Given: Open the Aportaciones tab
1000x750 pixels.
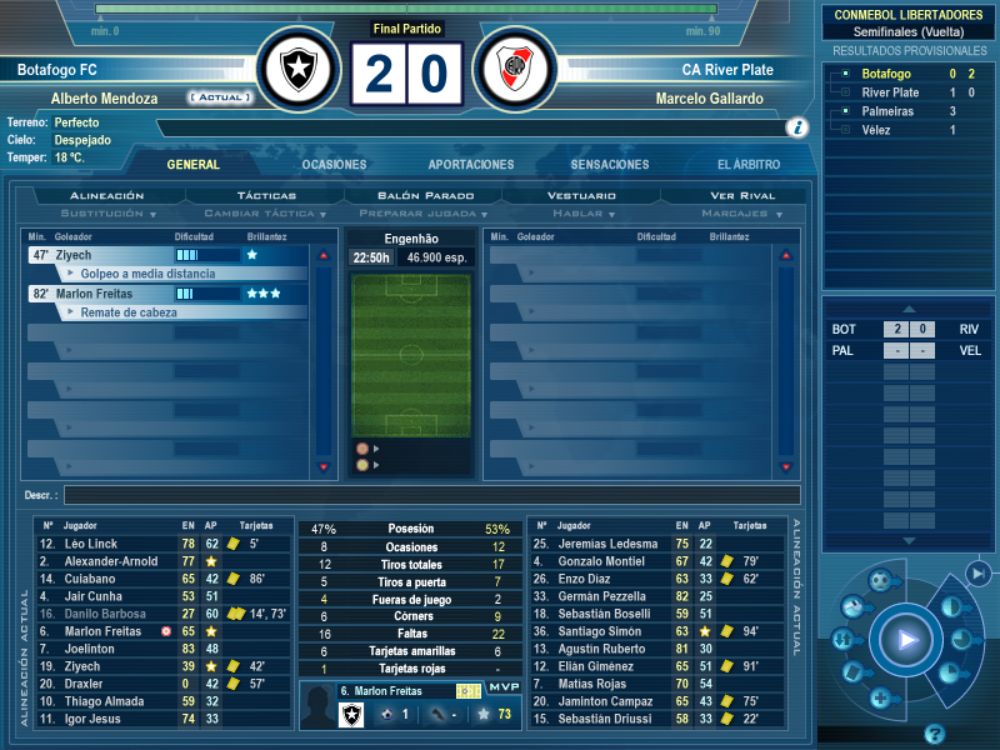Looking at the screenshot, I should point(471,165).
